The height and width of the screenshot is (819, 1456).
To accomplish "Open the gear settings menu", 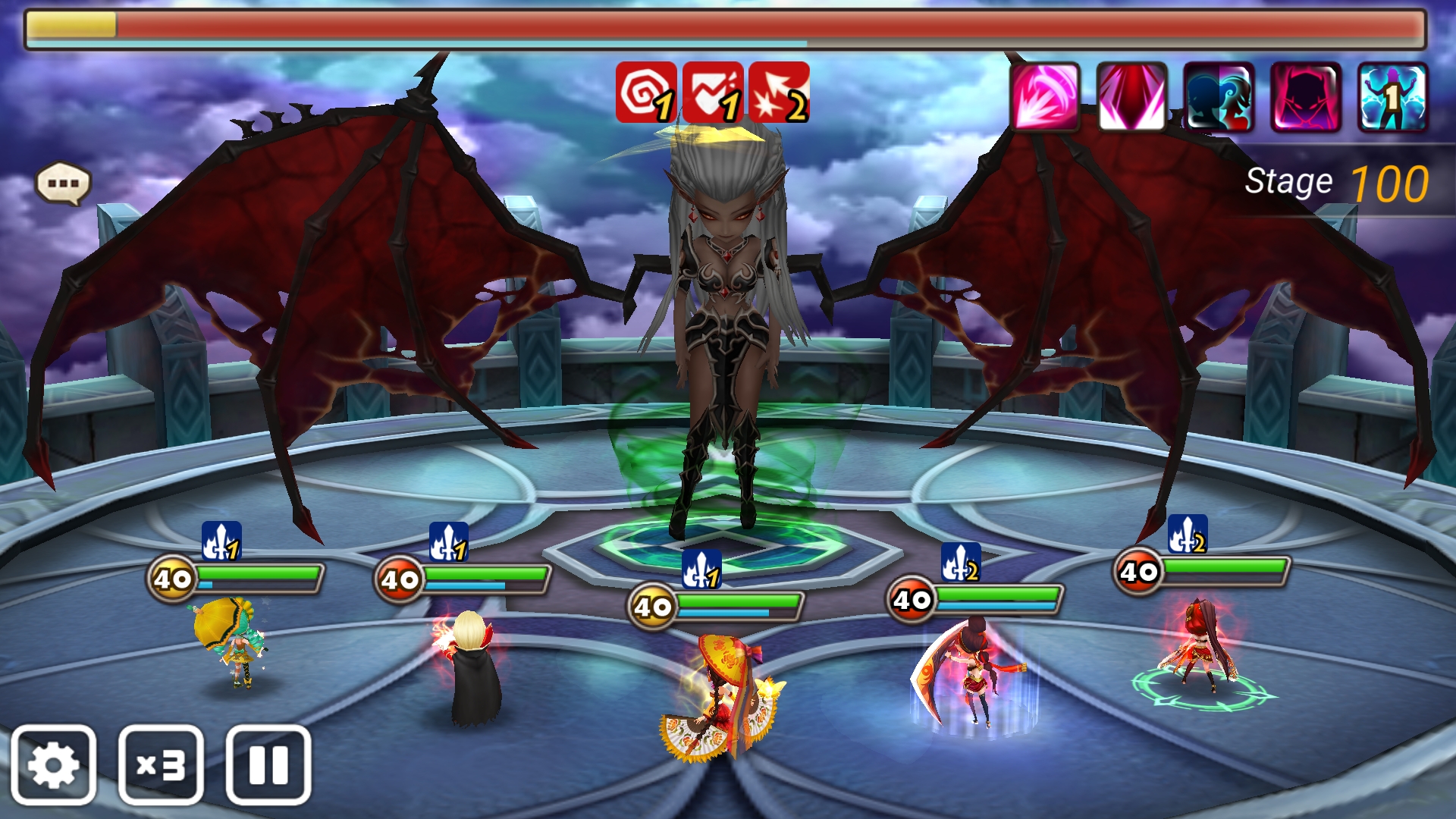I will point(53,764).
